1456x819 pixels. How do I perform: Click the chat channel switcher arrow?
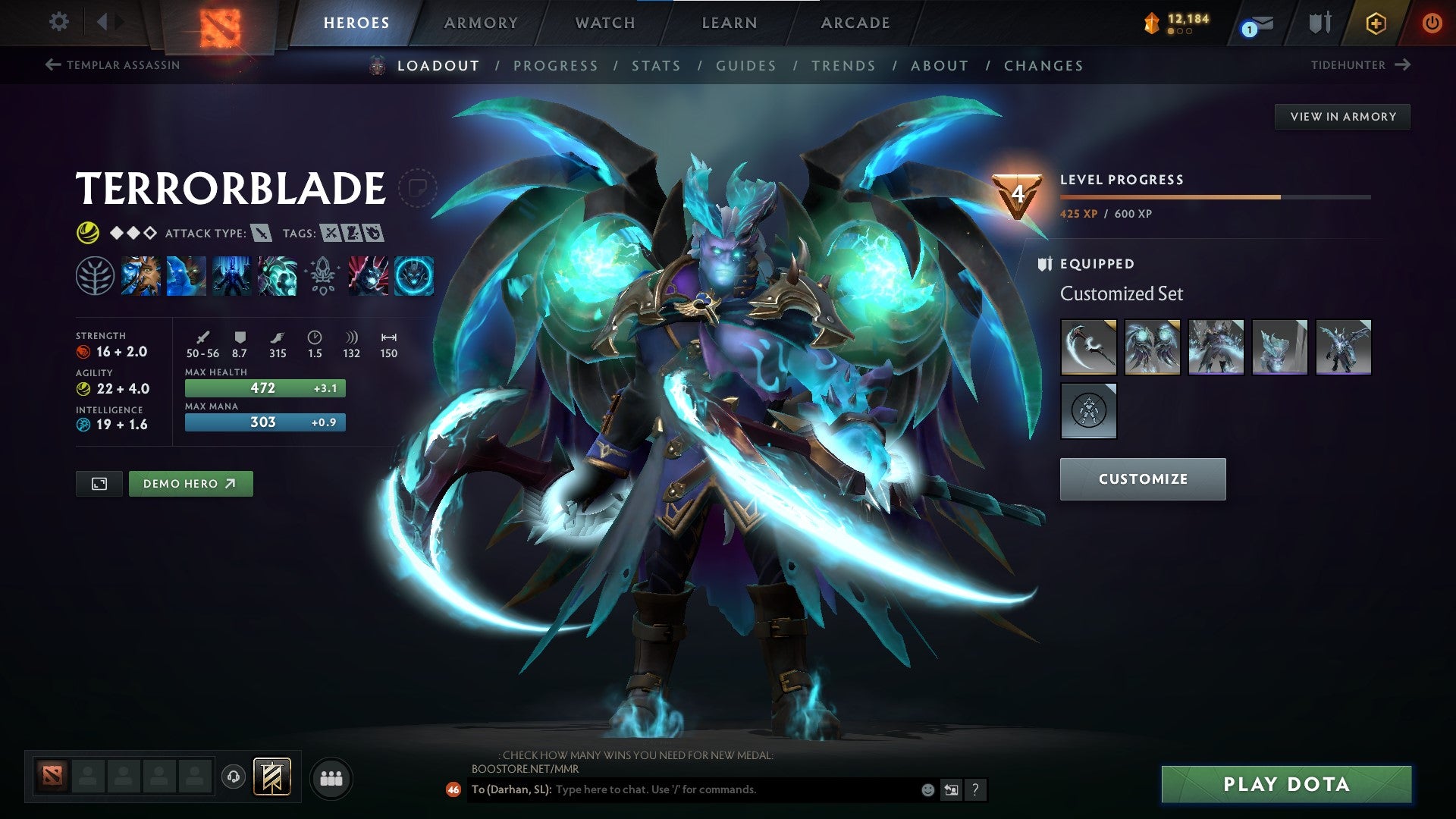[950, 789]
